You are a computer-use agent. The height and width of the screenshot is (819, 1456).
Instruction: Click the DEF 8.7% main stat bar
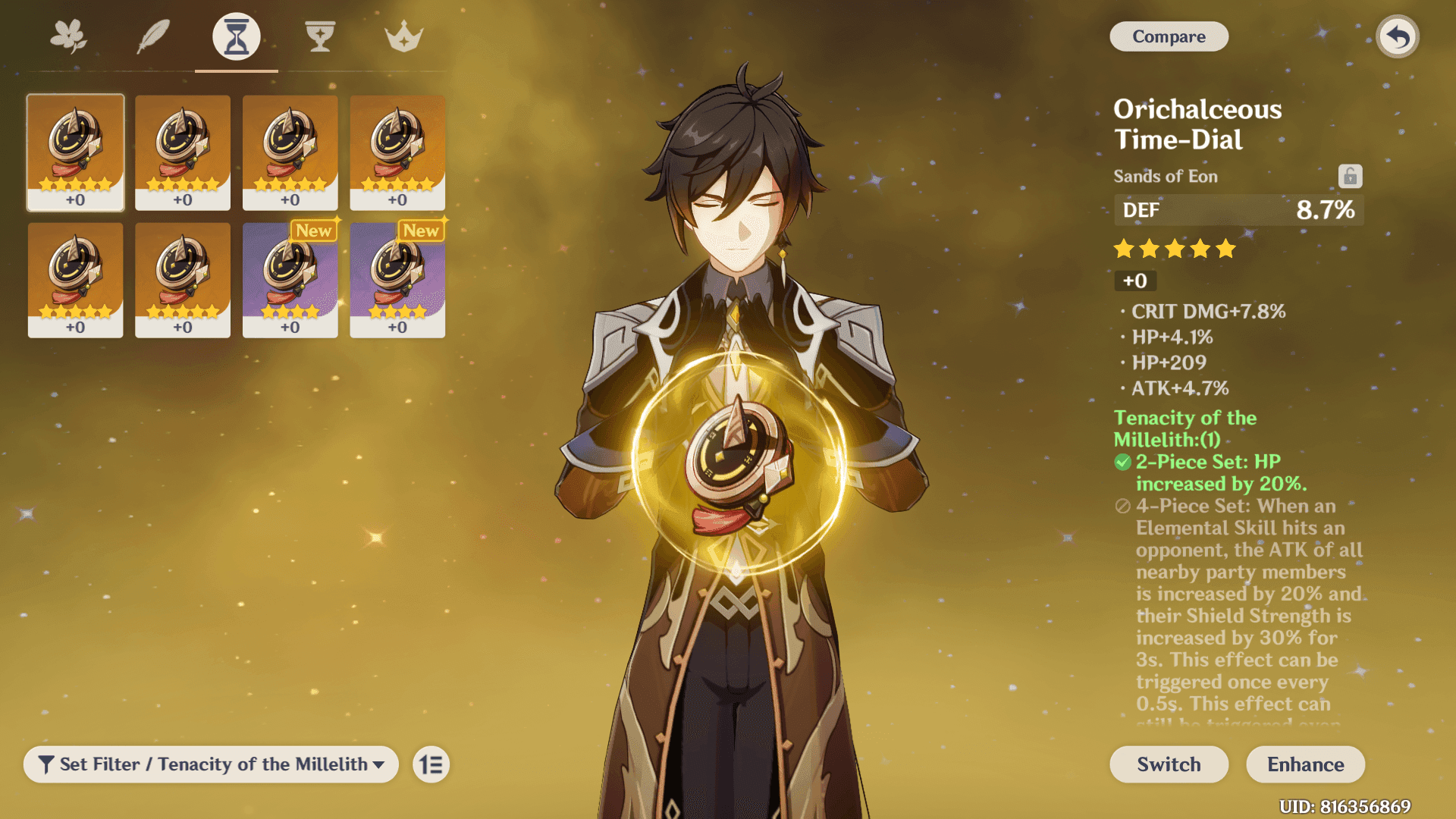click(1238, 210)
